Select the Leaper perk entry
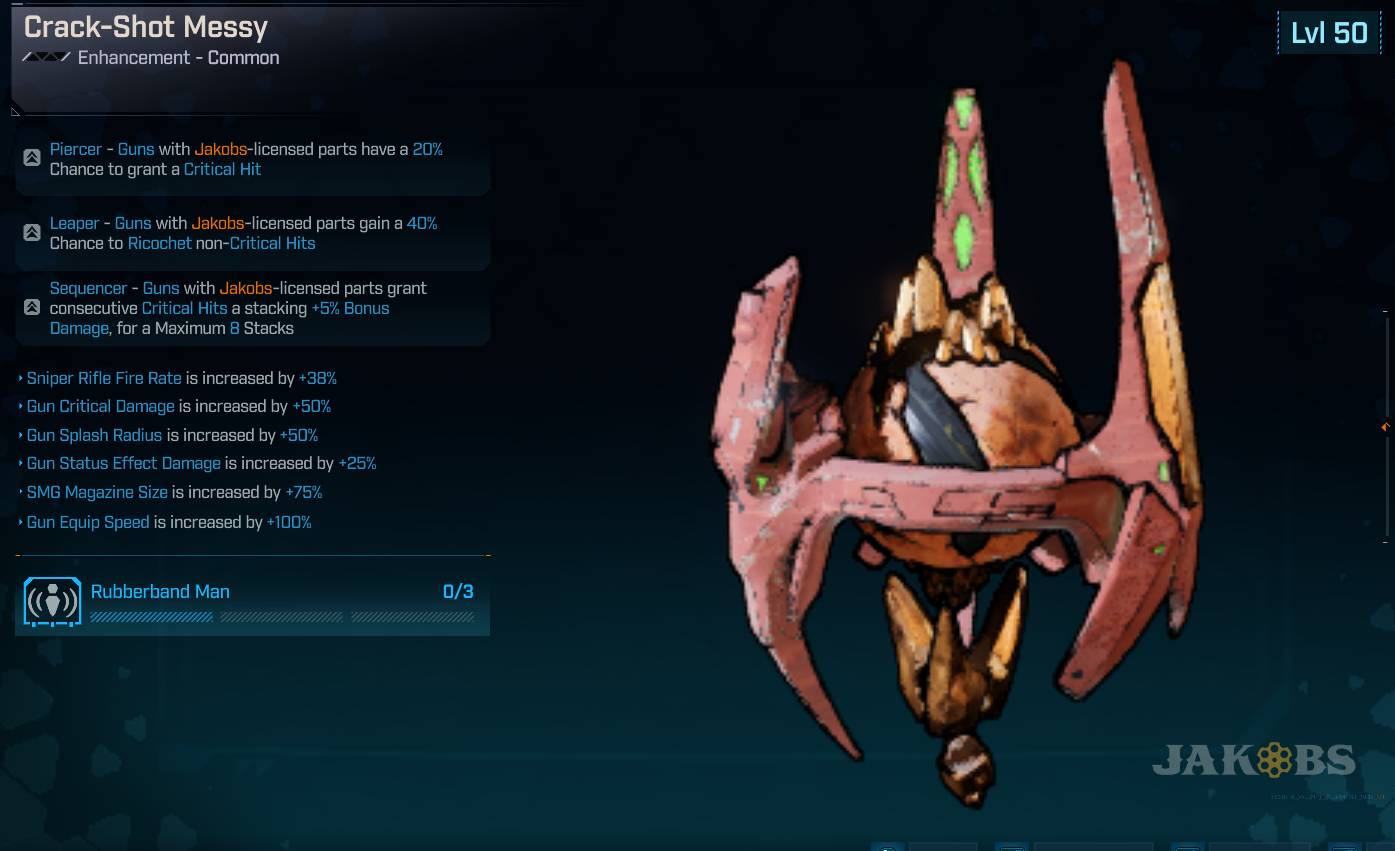 click(x=250, y=234)
